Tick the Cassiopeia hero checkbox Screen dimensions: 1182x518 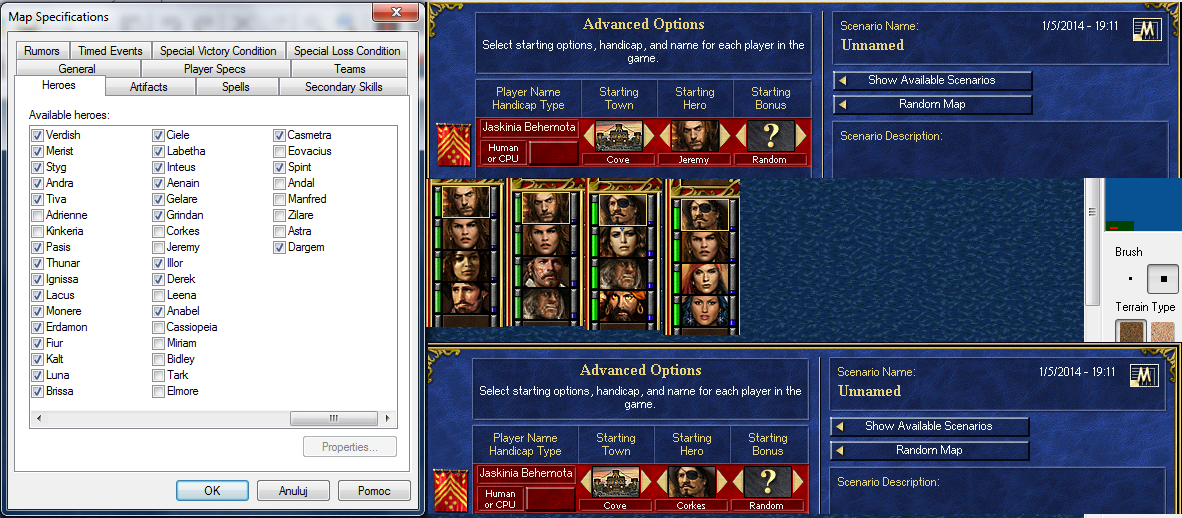[158, 327]
